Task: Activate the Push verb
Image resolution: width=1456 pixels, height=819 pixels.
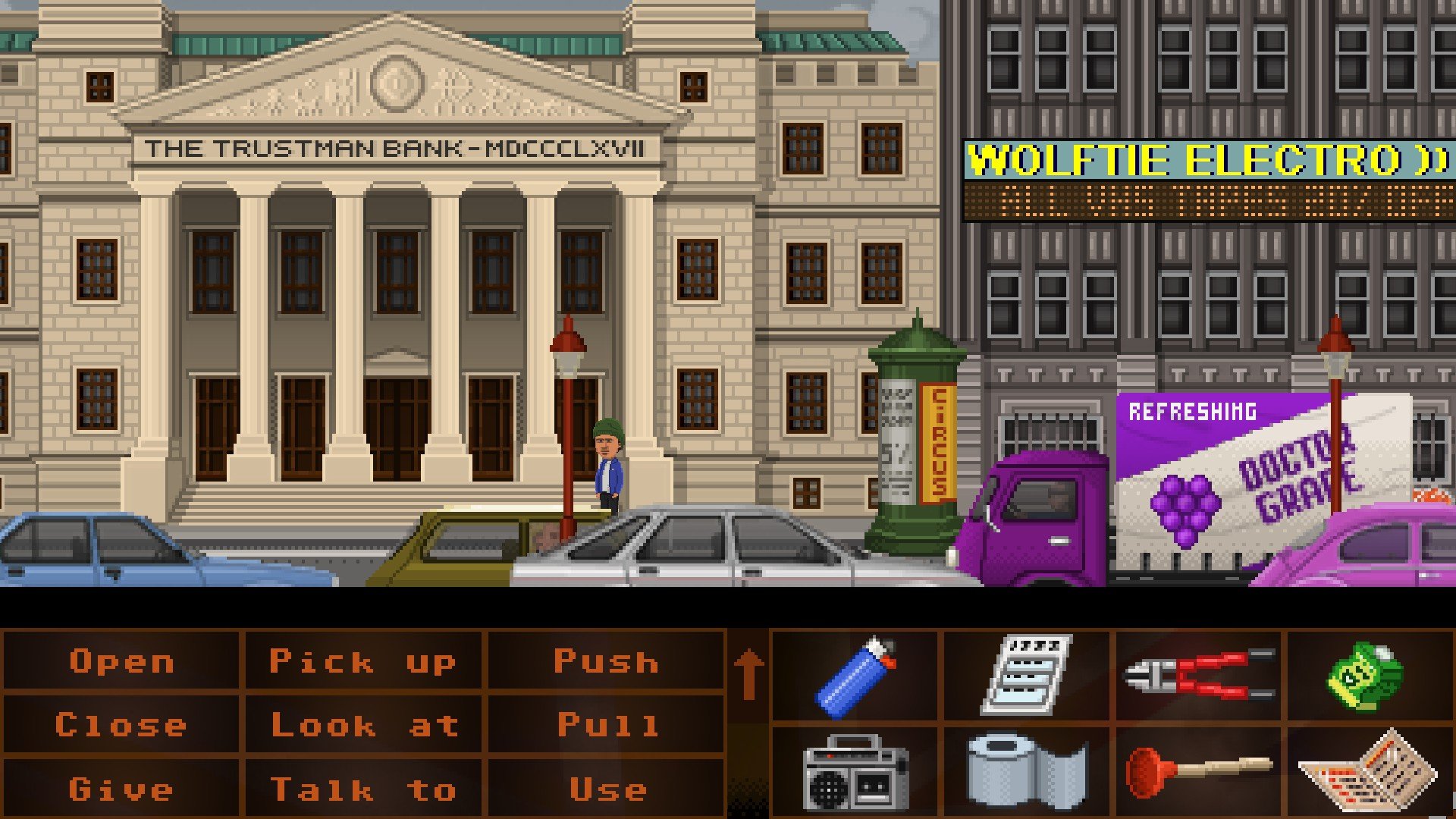Action: click(x=605, y=661)
